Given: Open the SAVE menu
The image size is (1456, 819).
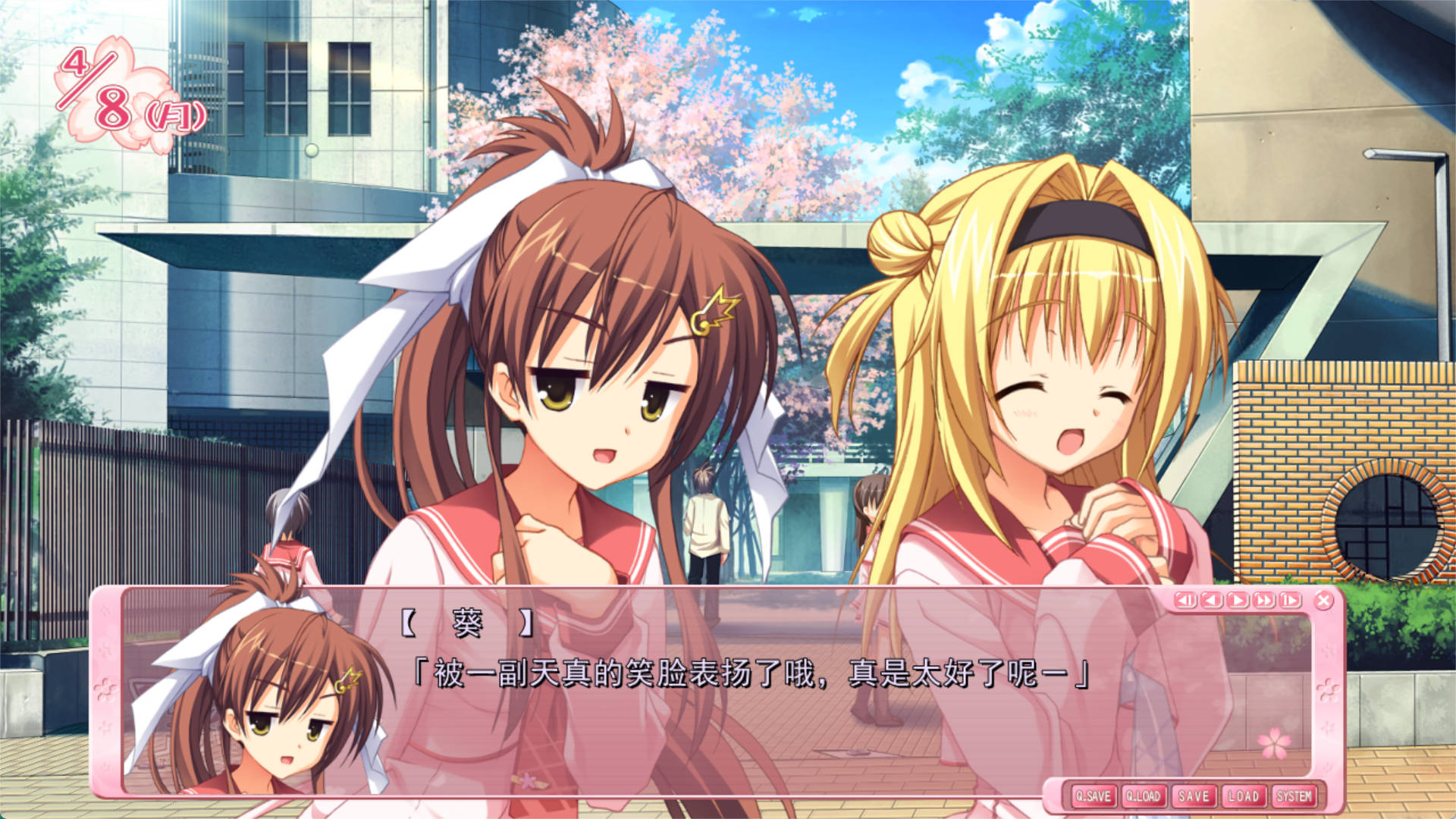Looking at the screenshot, I should 1193,796.
